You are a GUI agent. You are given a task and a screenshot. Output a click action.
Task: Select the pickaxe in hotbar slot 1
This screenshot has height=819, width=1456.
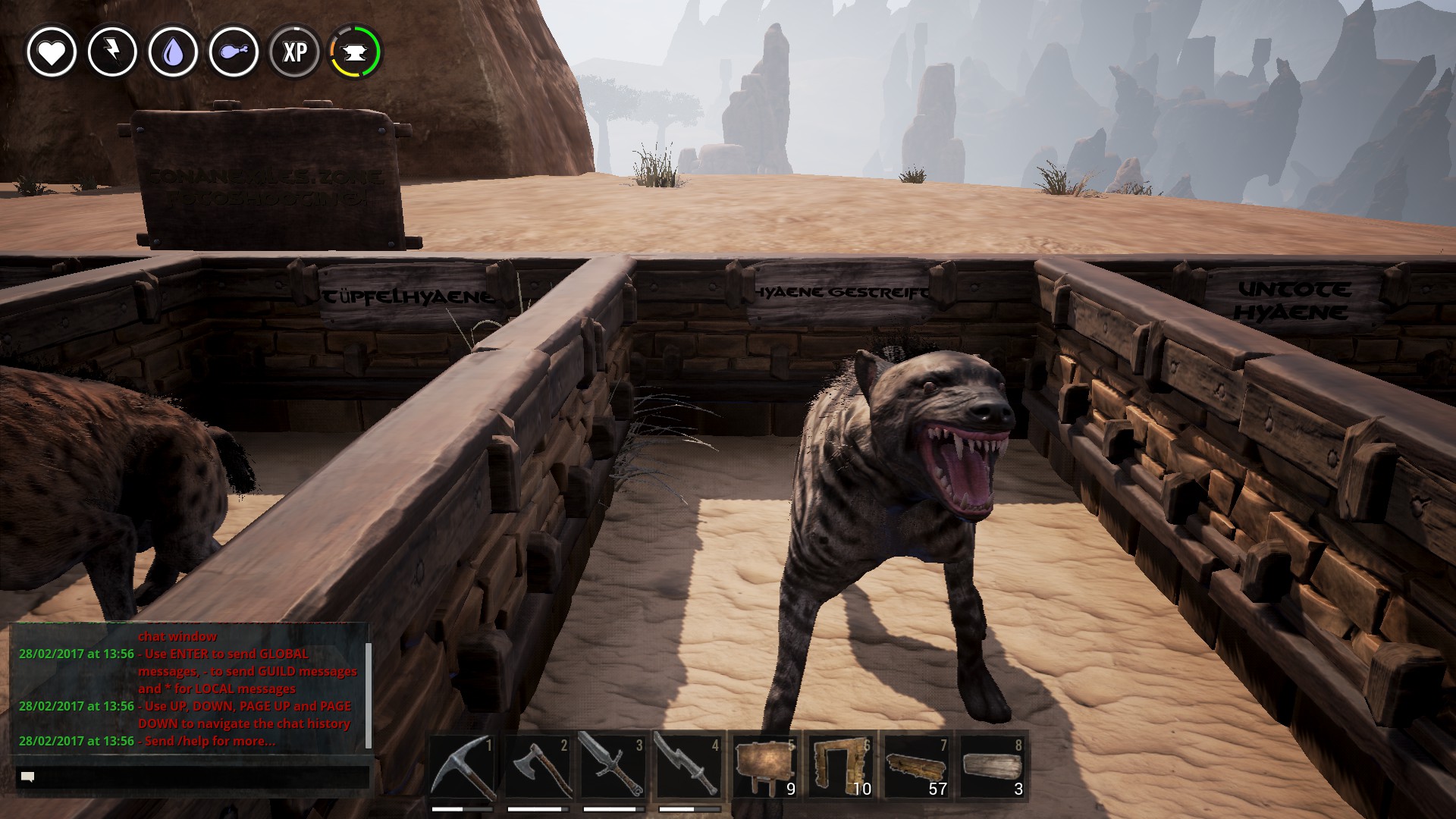point(463,766)
